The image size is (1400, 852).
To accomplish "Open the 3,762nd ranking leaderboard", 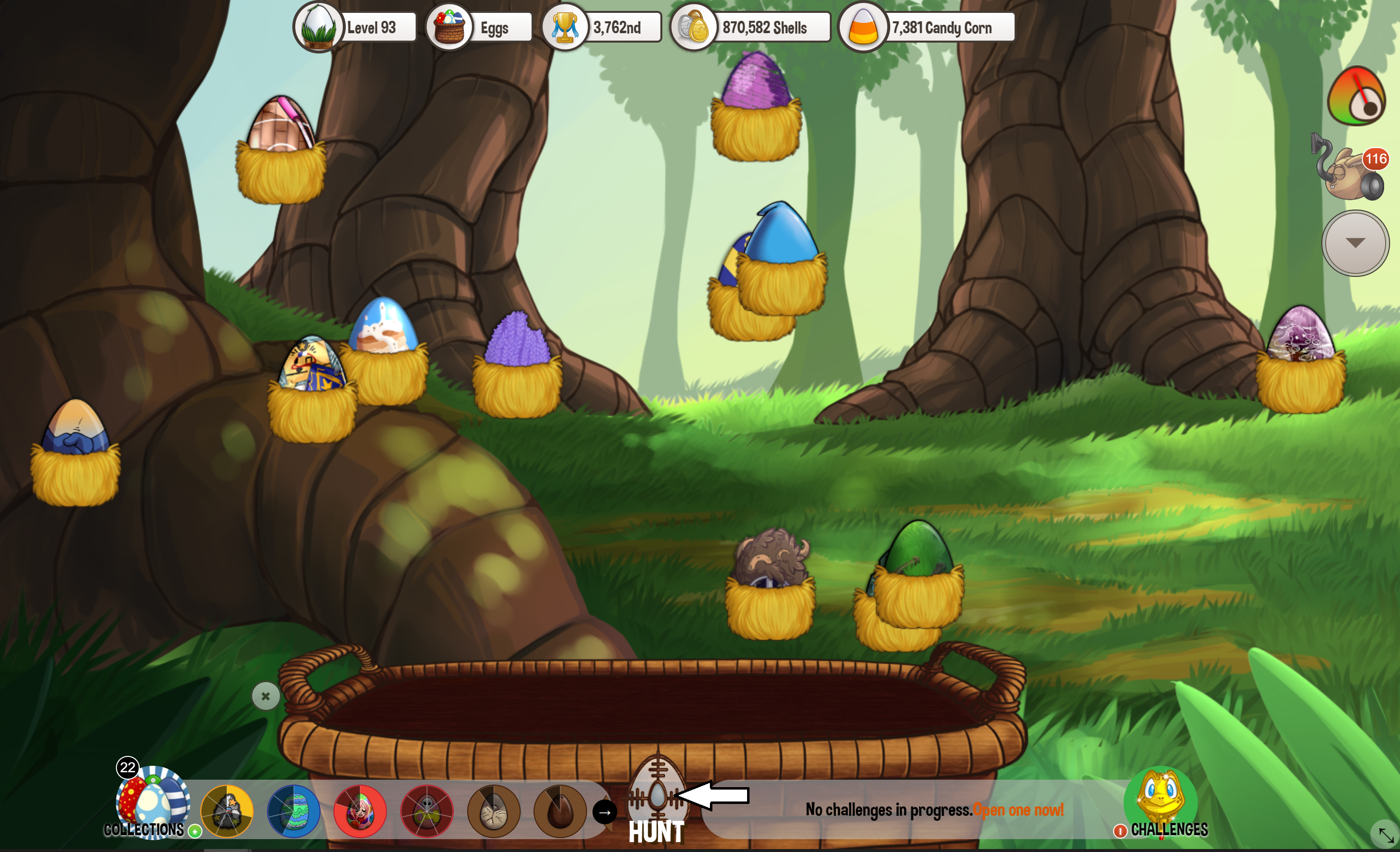I will pos(602,27).
